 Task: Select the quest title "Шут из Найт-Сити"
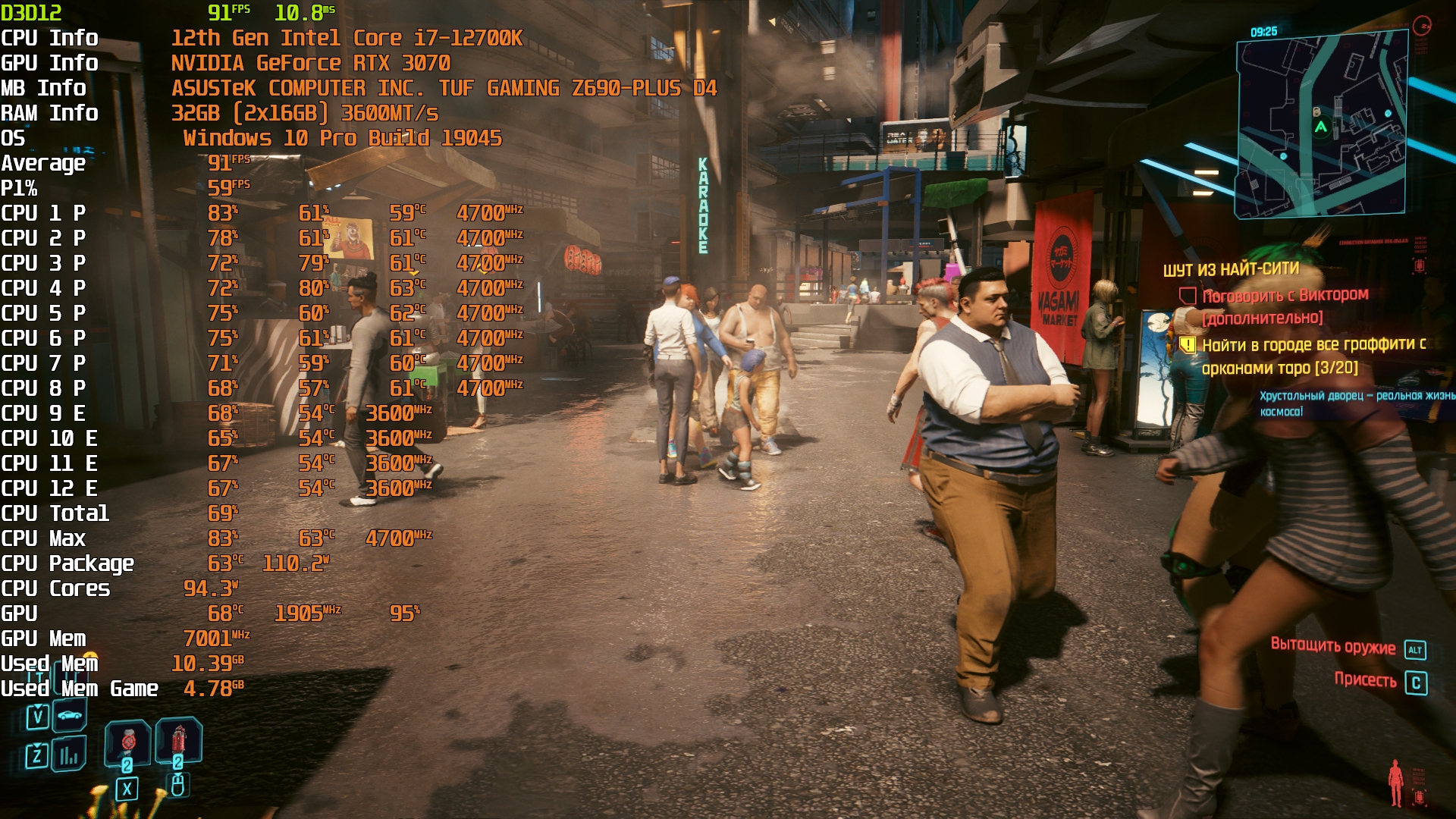(1231, 269)
